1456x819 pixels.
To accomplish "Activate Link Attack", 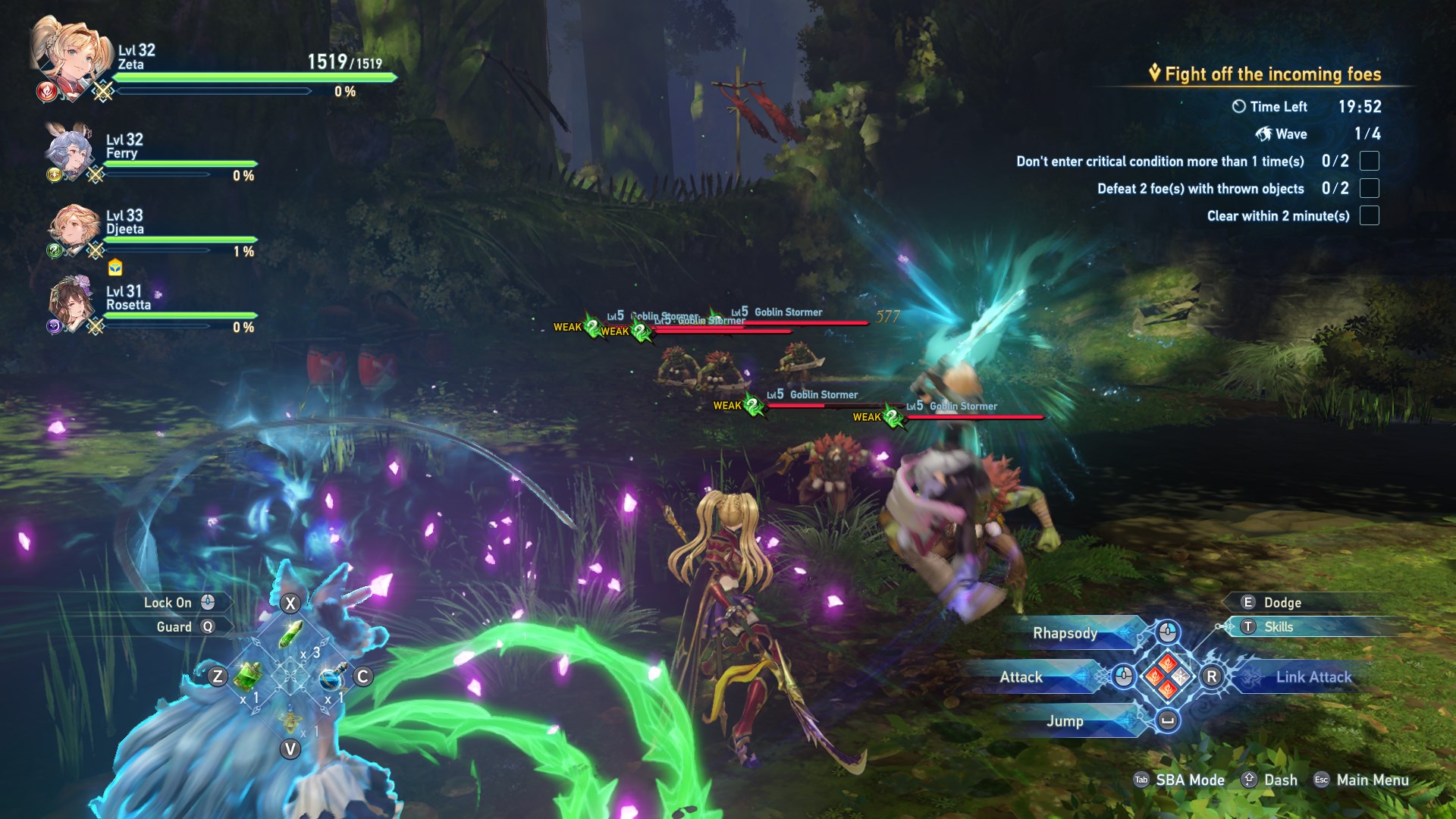I will [x=1313, y=677].
